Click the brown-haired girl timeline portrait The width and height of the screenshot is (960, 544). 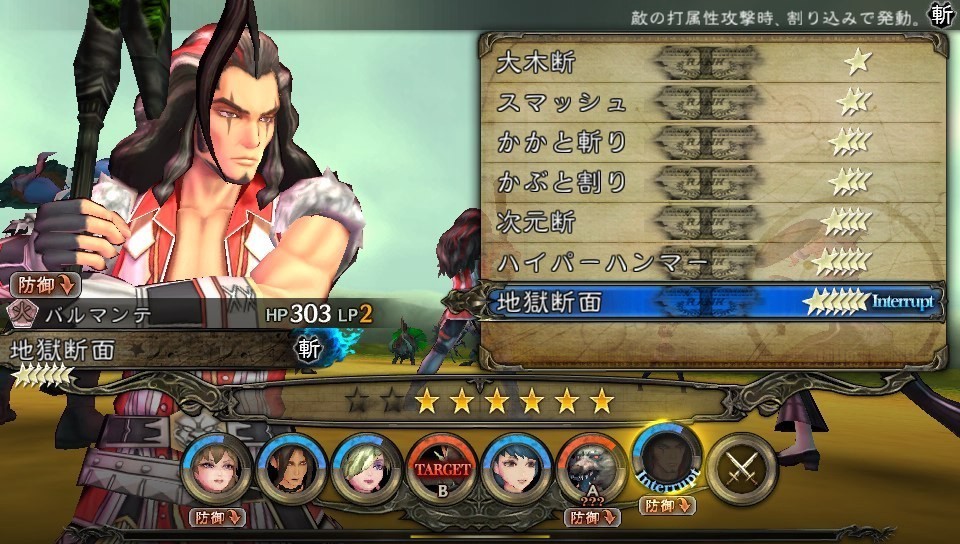217,468
